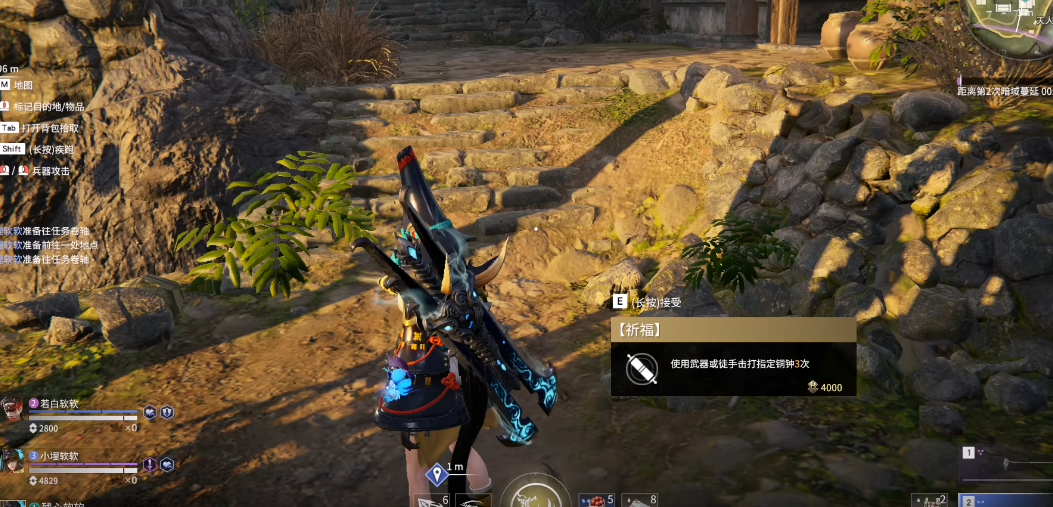Use the item slot with count 8

tap(640, 499)
